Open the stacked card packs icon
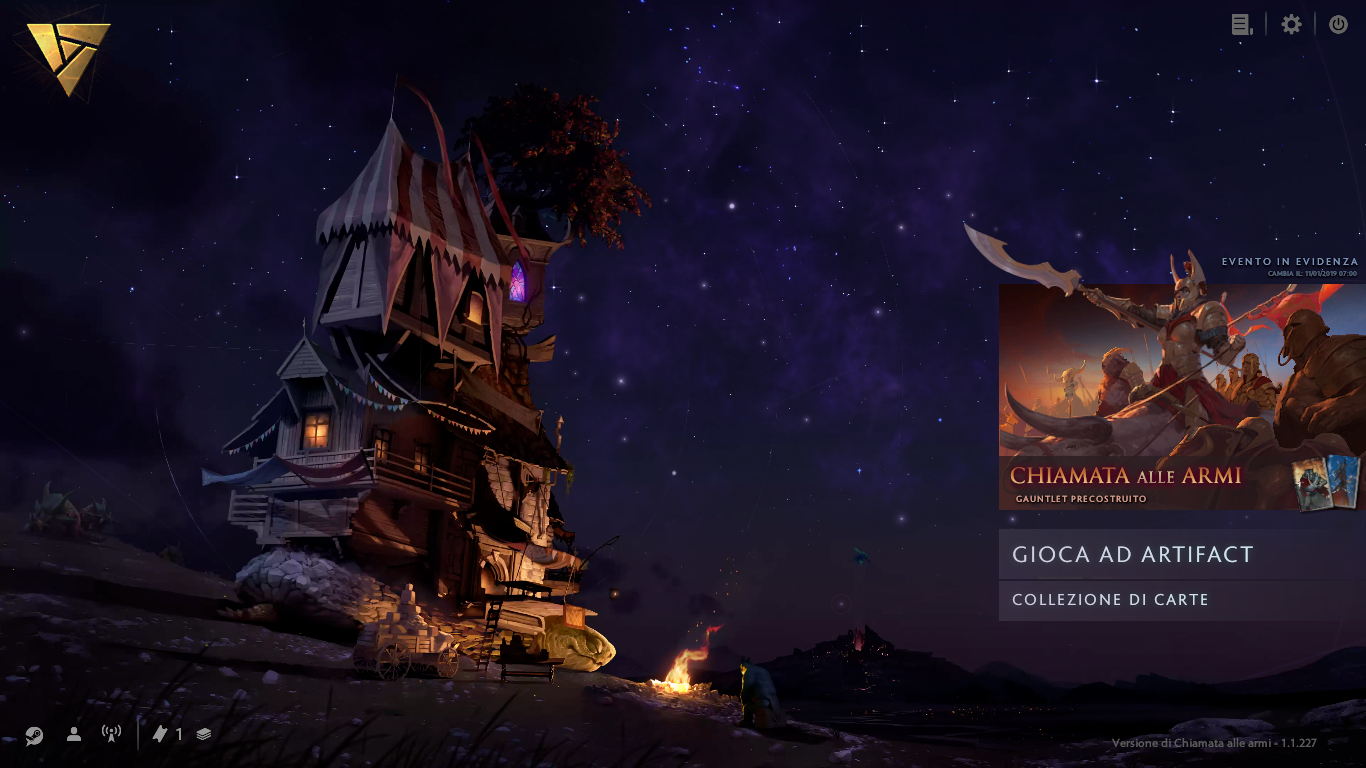 pyautogui.click(x=204, y=734)
